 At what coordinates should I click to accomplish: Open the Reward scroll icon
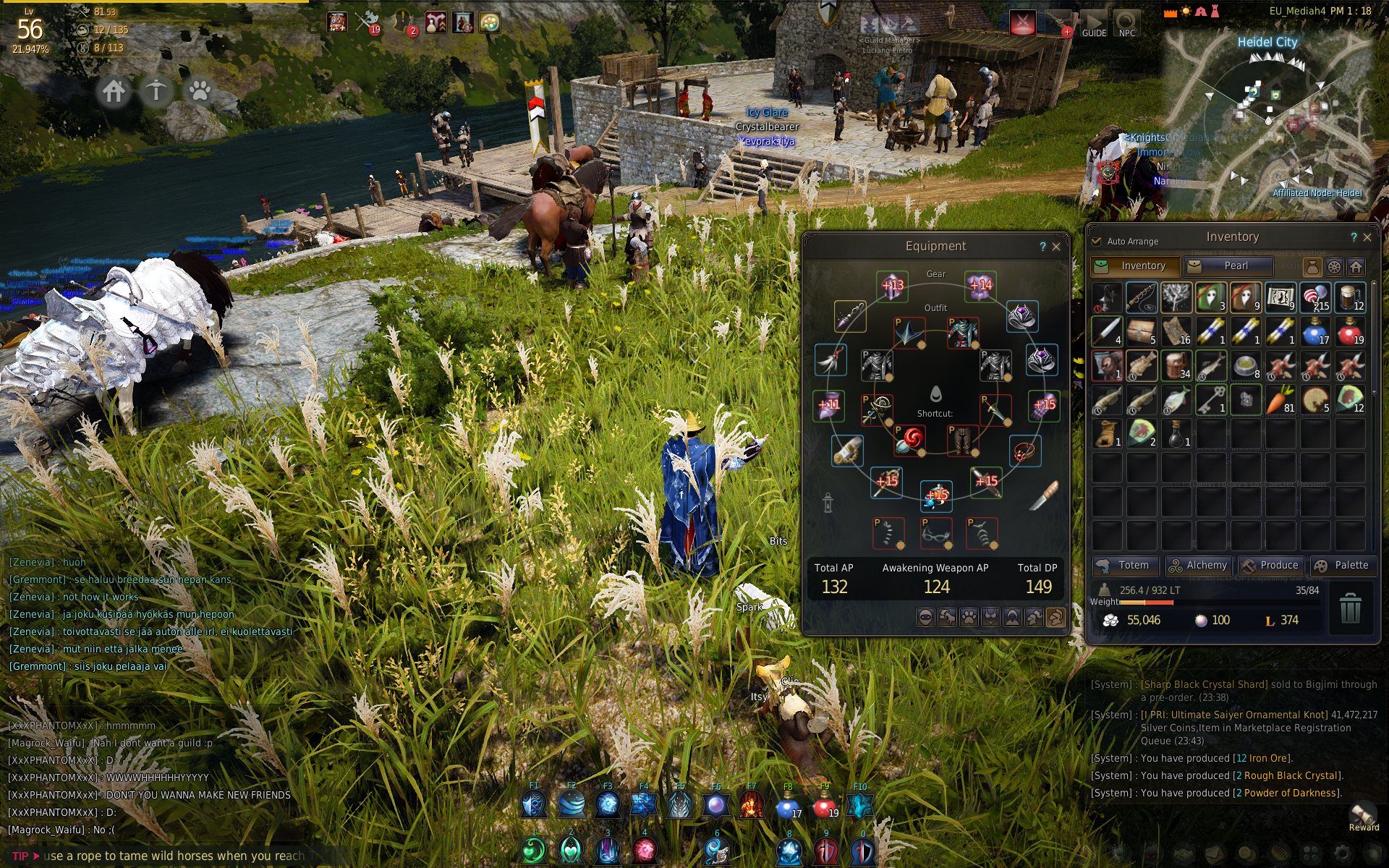(1363, 814)
